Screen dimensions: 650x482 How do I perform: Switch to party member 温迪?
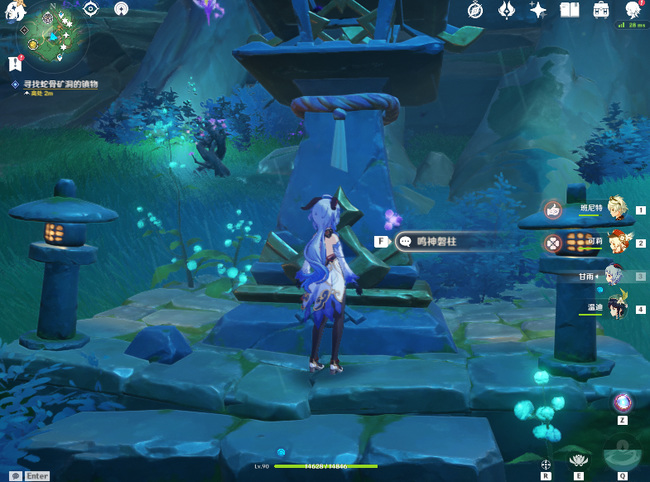coord(617,308)
